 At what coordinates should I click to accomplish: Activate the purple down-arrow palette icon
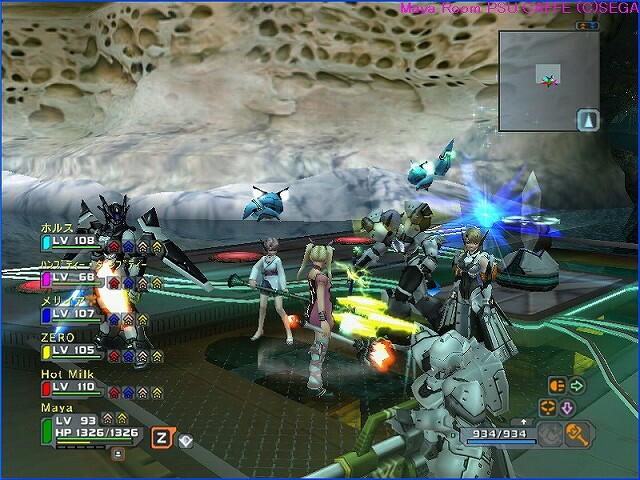(x=566, y=407)
